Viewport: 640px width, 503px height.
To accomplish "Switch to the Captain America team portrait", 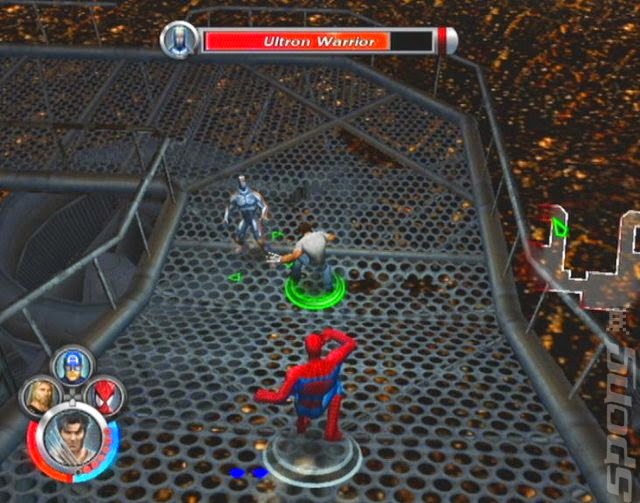I will coord(72,364).
